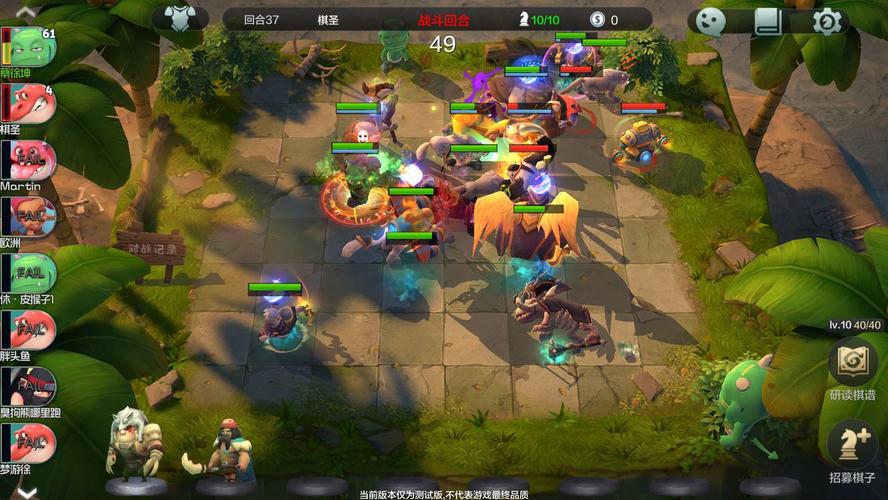The width and height of the screenshot is (888, 500).
Task: Open the armor equipment panel
Action: [181, 19]
